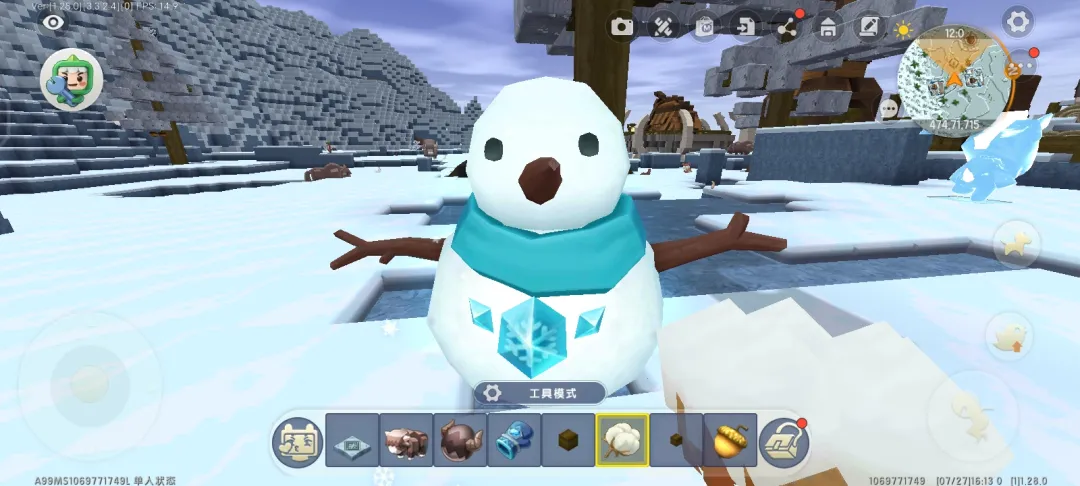
Task: Open the player avatar profile
Action: (x=71, y=79)
